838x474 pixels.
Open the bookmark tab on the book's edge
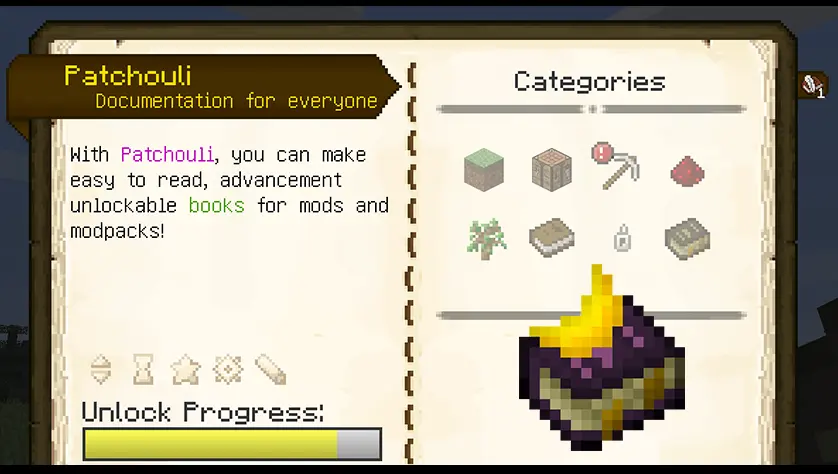tap(813, 85)
